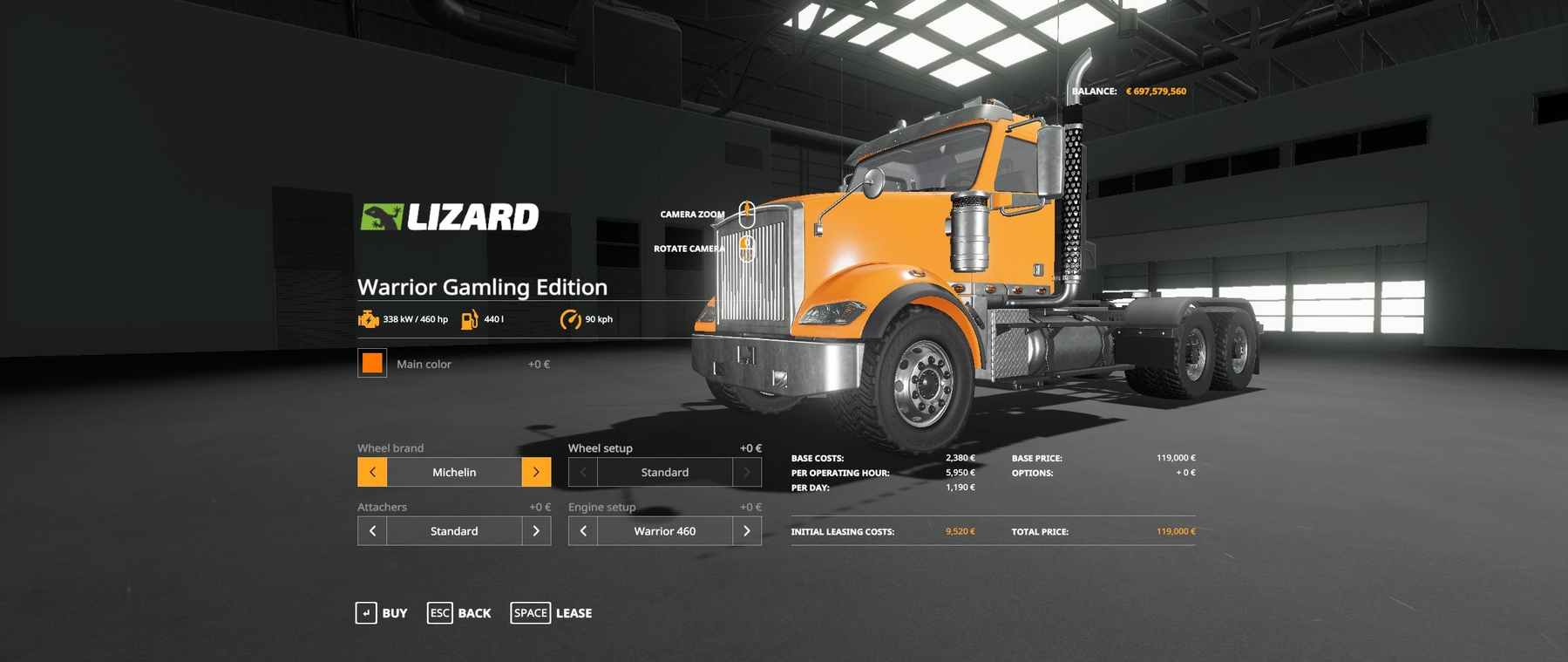Viewport: 1568px width, 662px height.
Task: Choose previous Wheel brand option
Action: [x=372, y=472]
